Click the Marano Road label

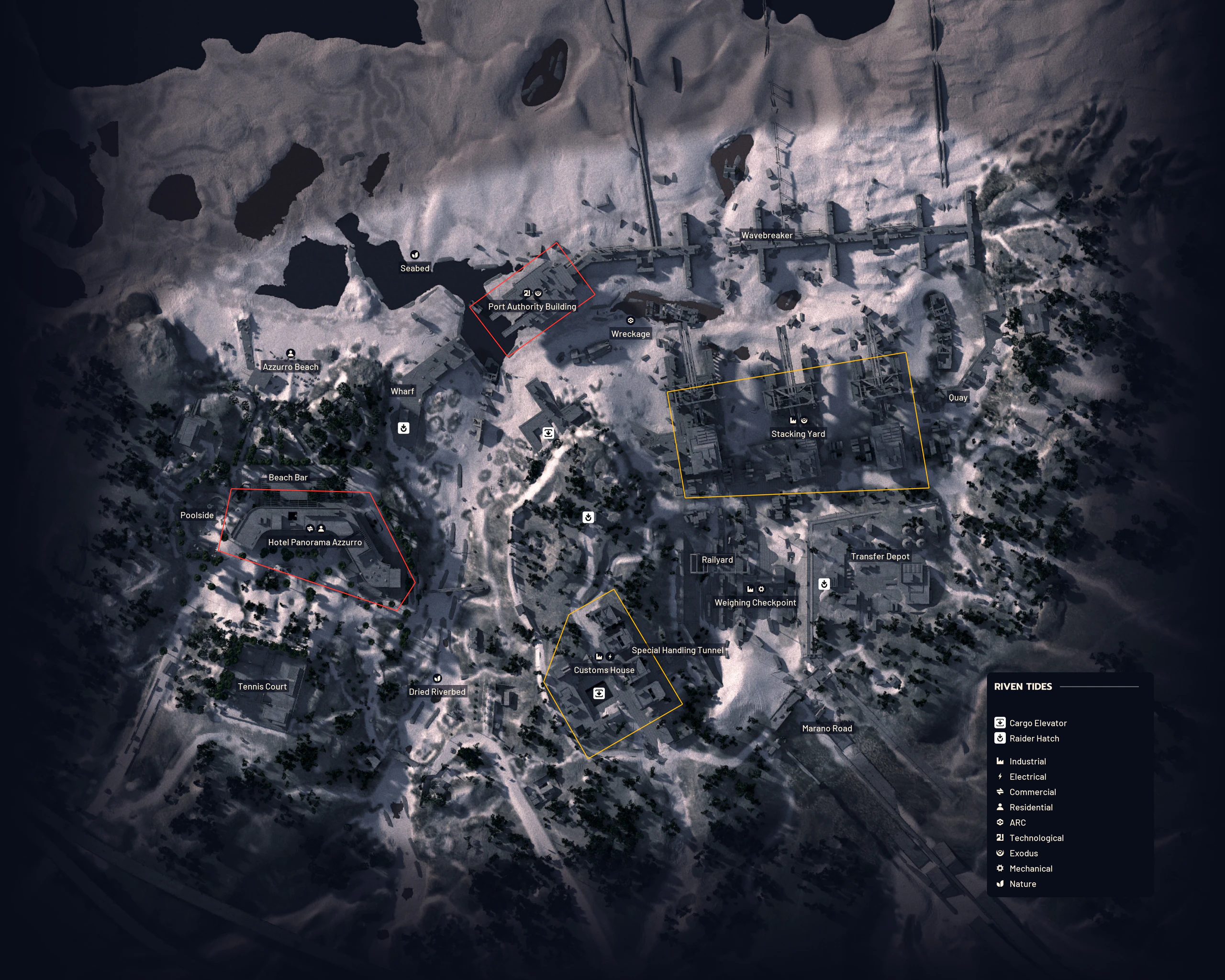coord(827,728)
